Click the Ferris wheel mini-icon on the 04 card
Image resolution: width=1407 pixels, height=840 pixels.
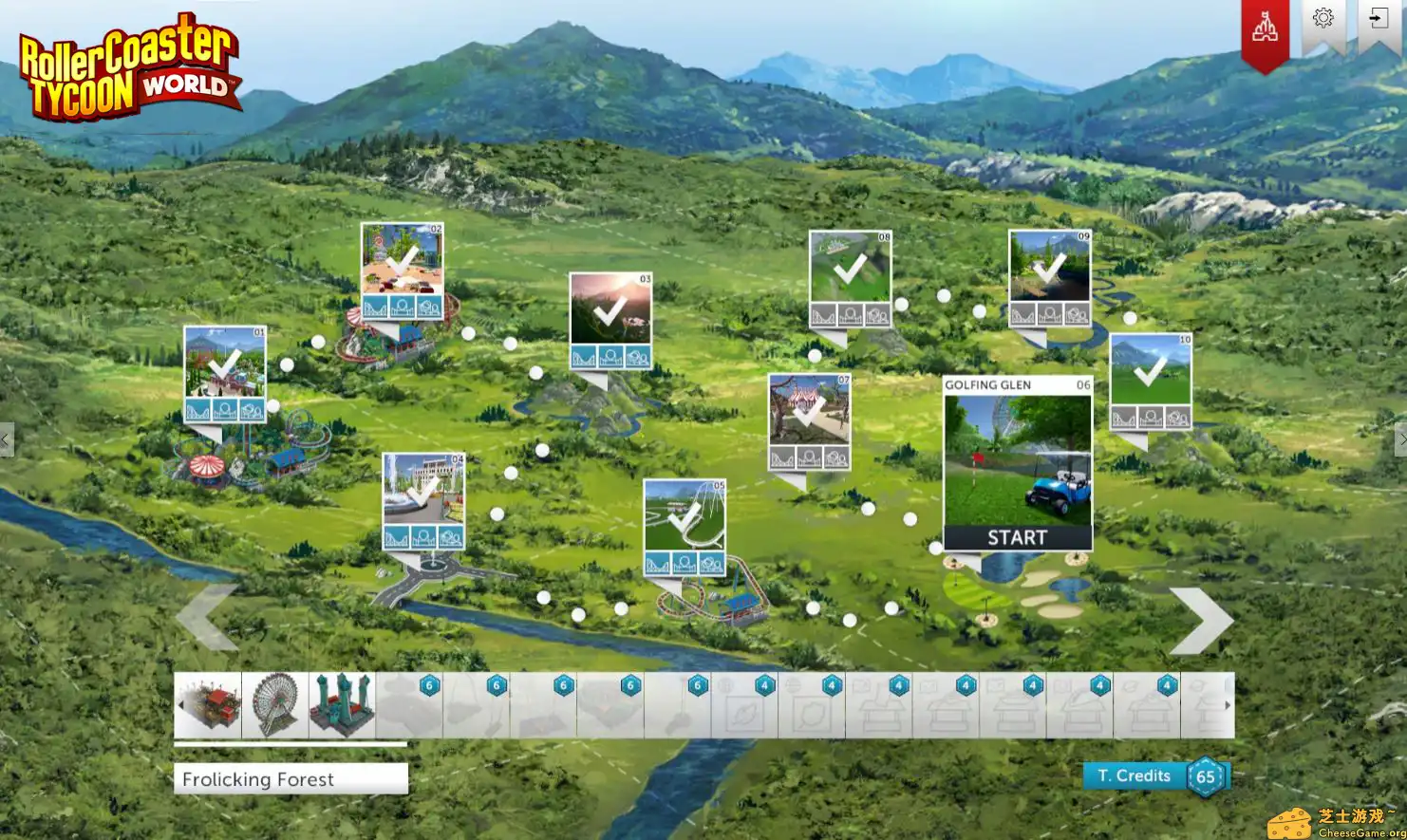[423, 535]
